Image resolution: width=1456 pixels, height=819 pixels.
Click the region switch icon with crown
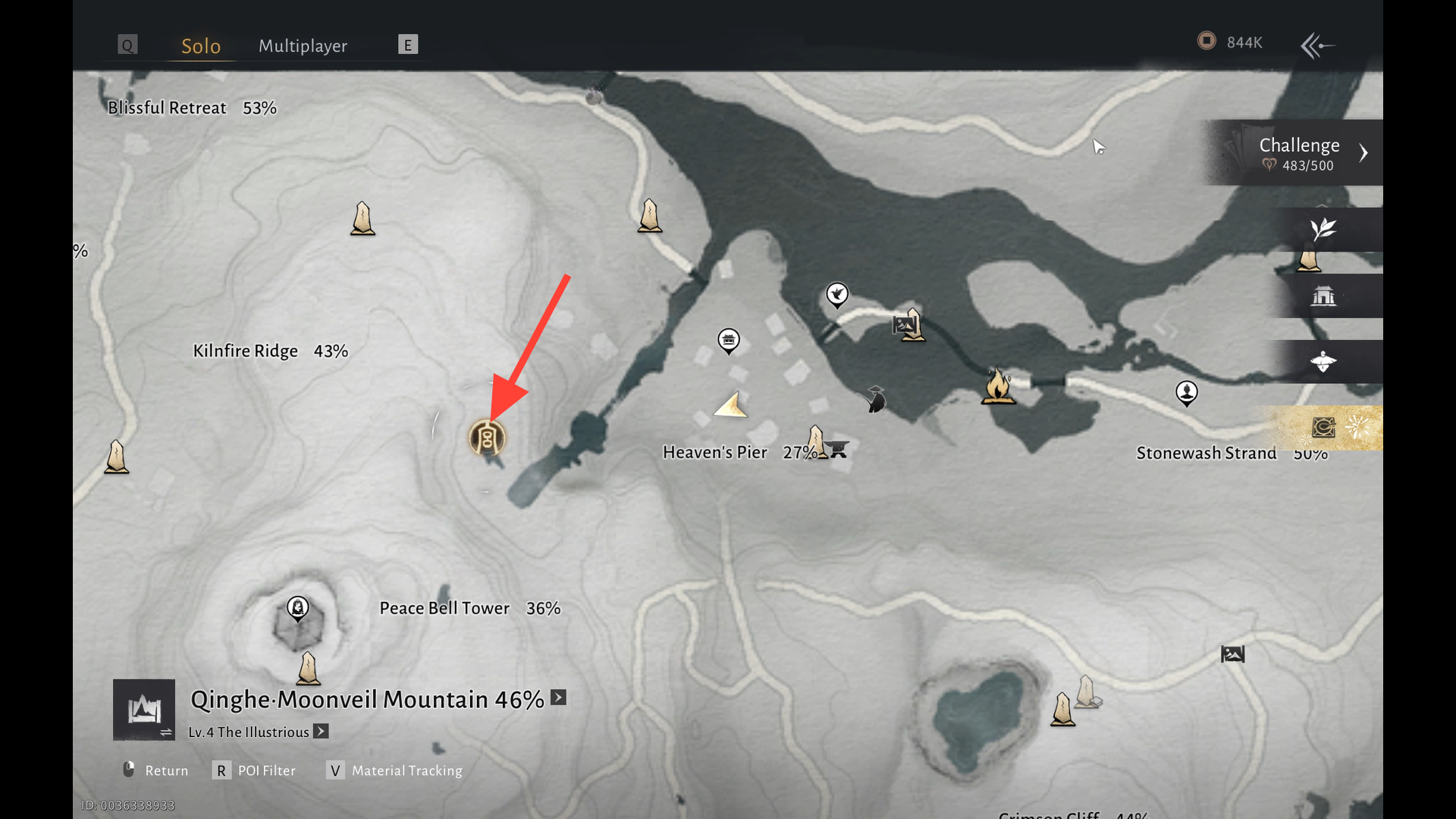[144, 710]
